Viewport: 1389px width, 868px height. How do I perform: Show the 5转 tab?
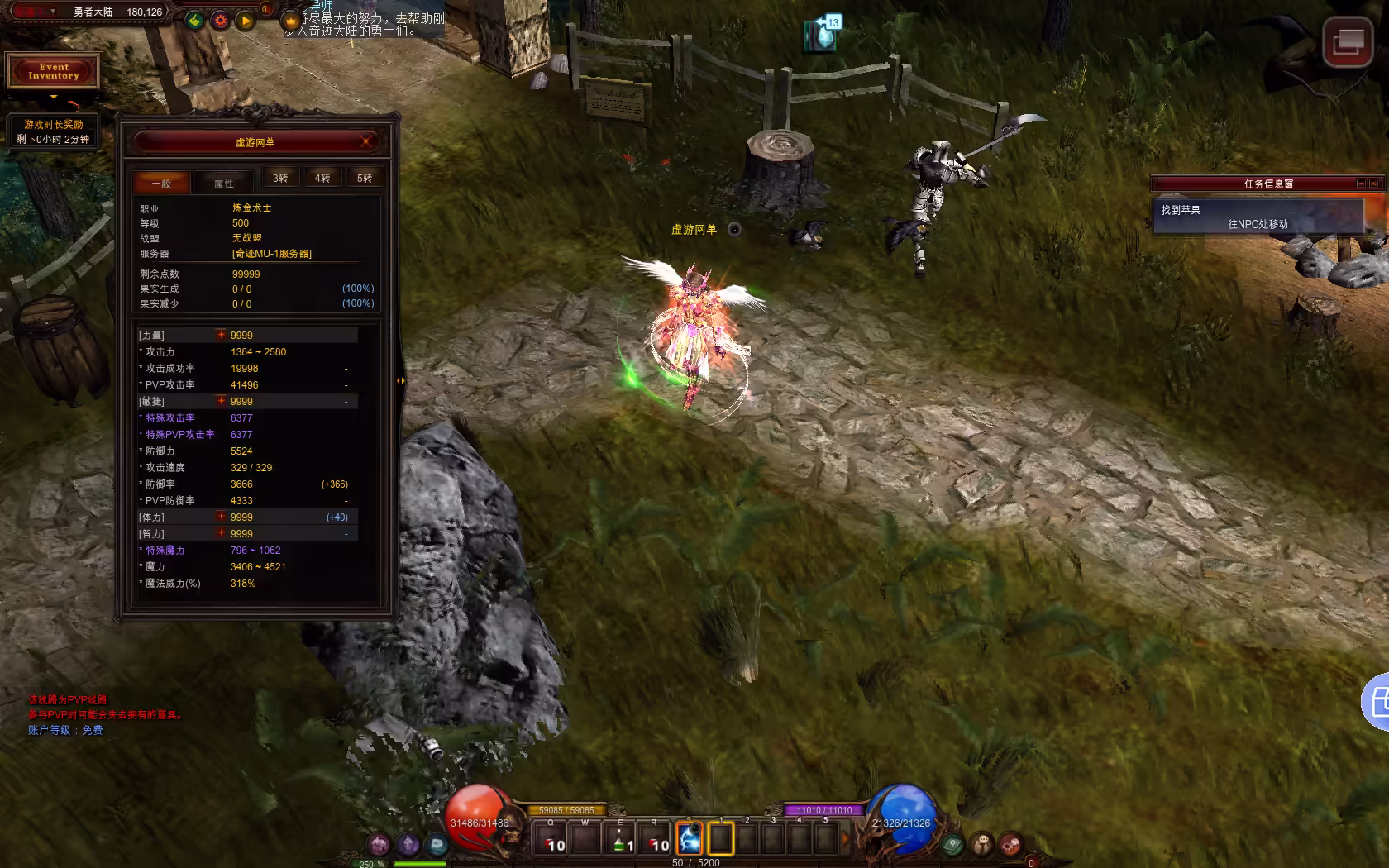coord(365,178)
